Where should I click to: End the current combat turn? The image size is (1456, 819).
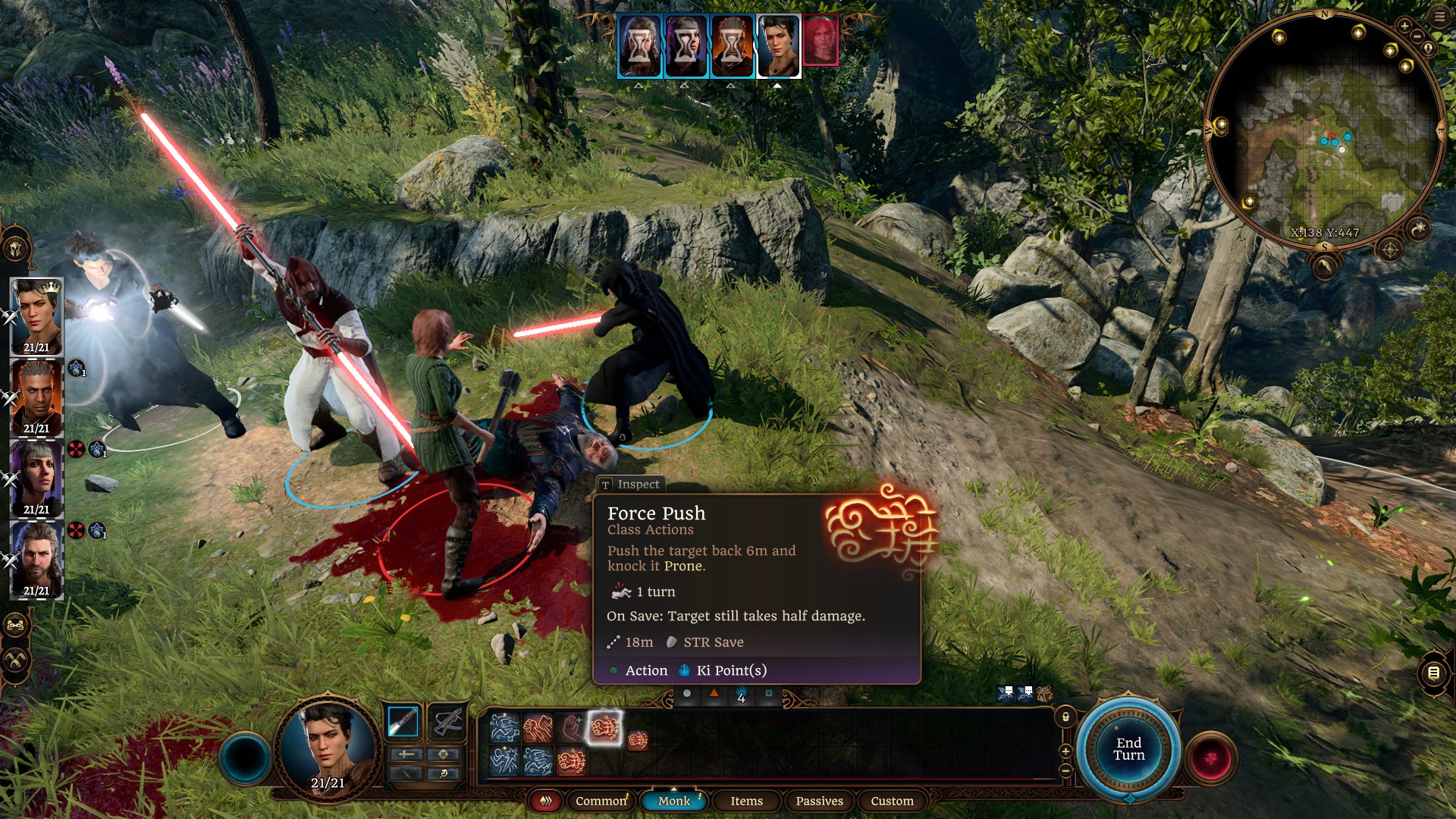[x=1128, y=749]
